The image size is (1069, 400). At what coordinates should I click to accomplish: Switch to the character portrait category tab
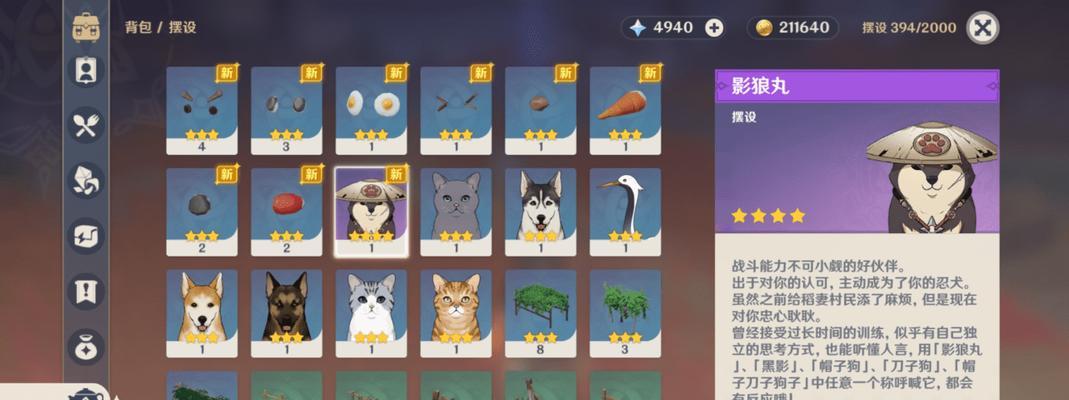point(85,70)
